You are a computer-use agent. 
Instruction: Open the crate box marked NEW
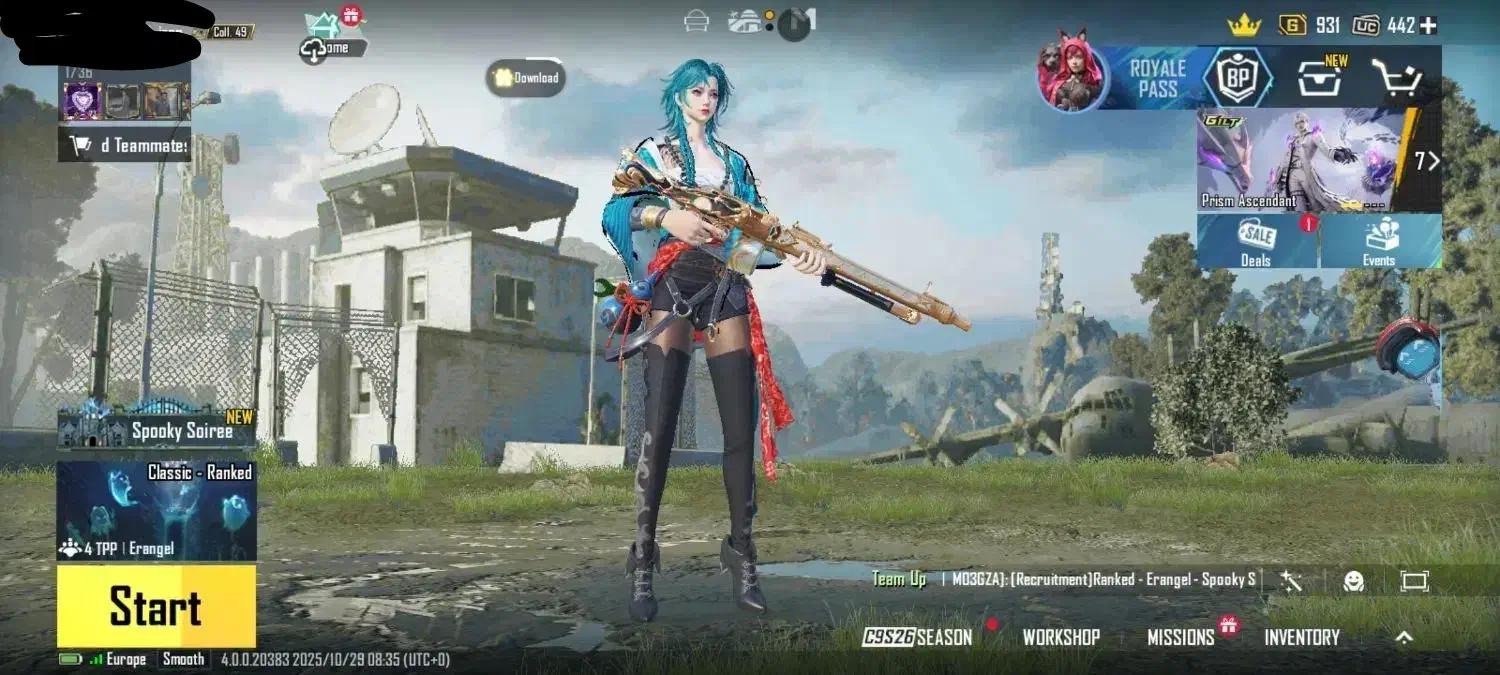coord(1319,77)
